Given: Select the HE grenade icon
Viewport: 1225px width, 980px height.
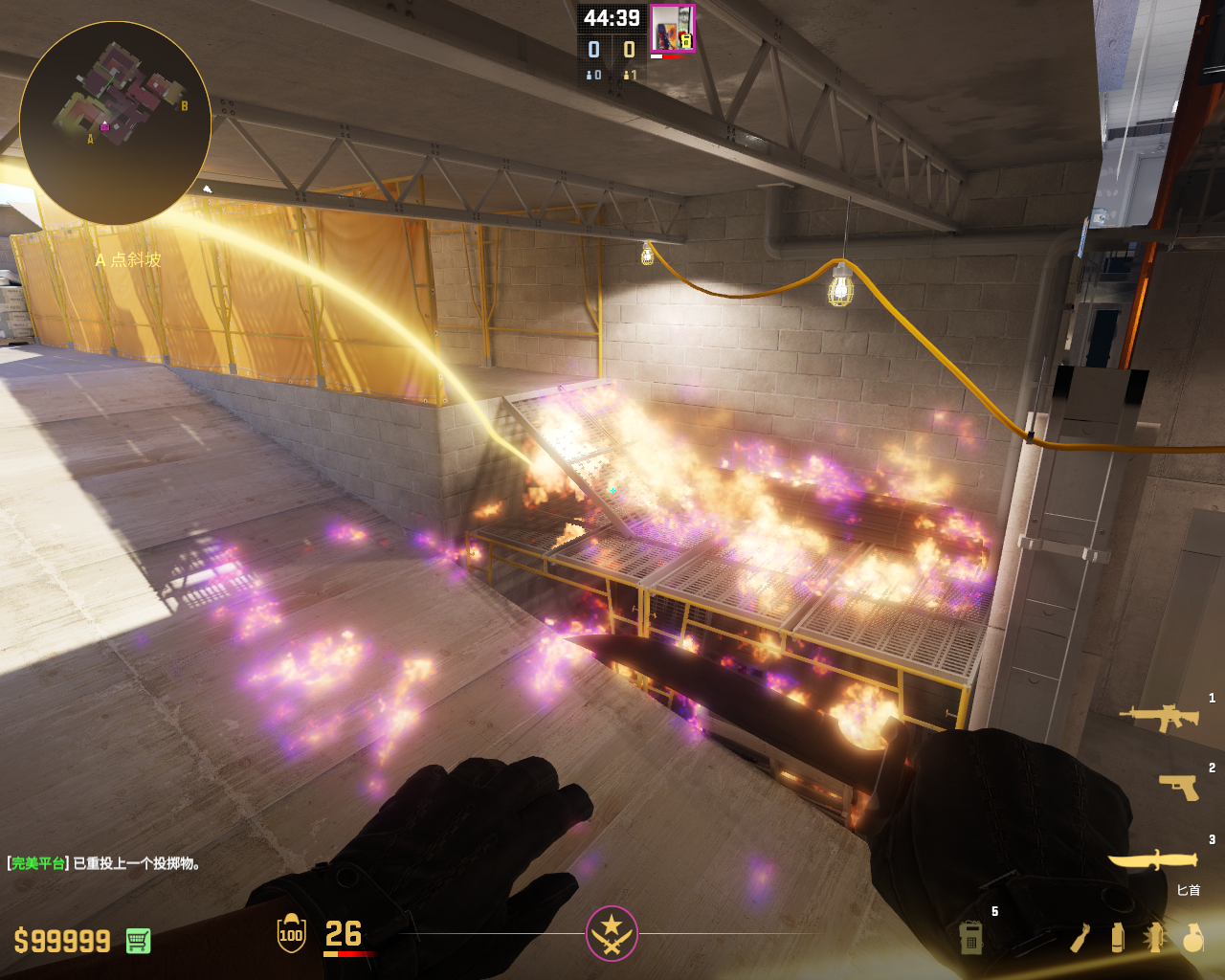Looking at the screenshot, I should (x=1192, y=938).
